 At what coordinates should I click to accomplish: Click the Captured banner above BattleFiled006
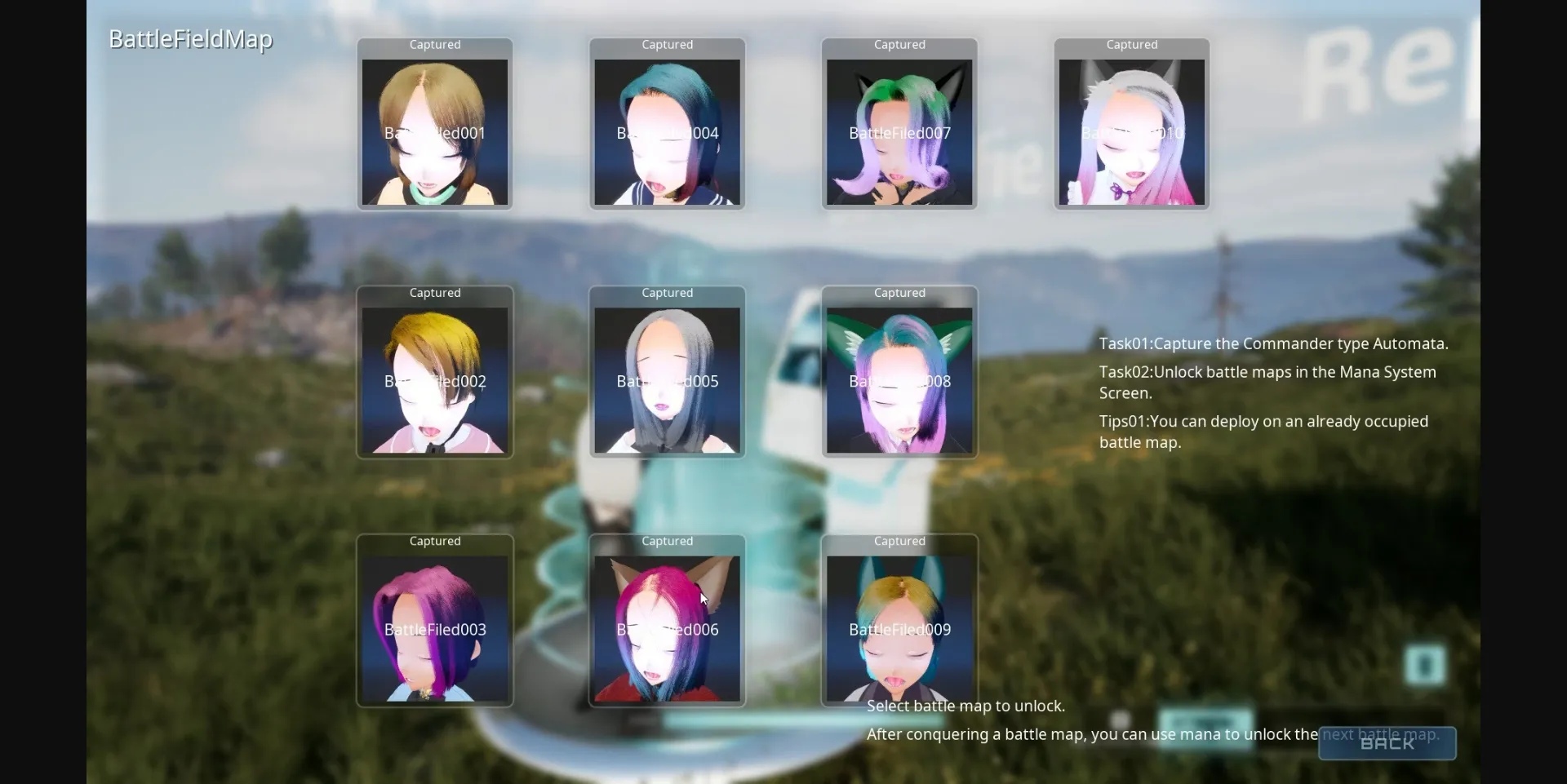(667, 540)
